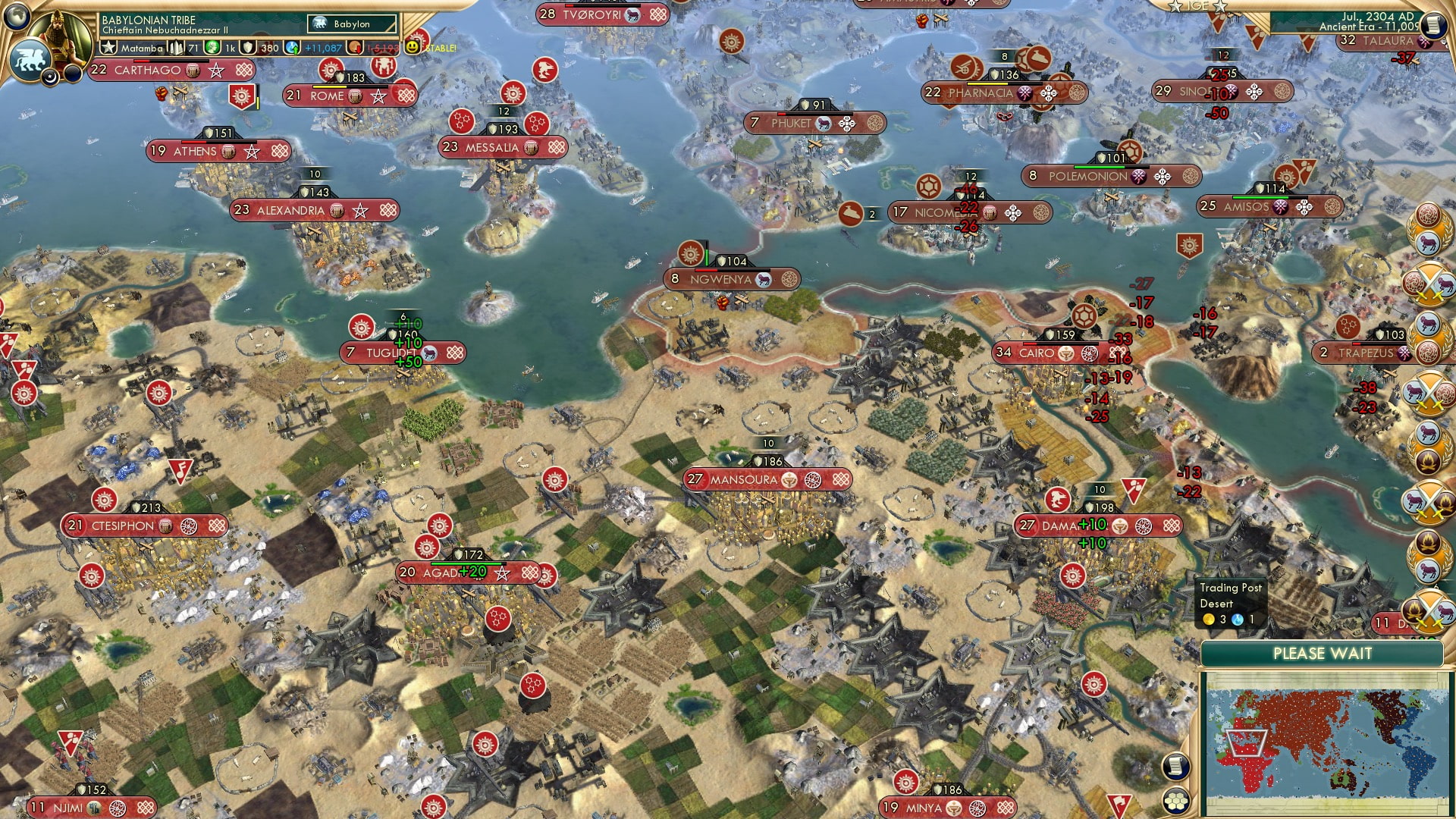
Task: Click the shield icon showing 380
Action: (x=250, y=47)
